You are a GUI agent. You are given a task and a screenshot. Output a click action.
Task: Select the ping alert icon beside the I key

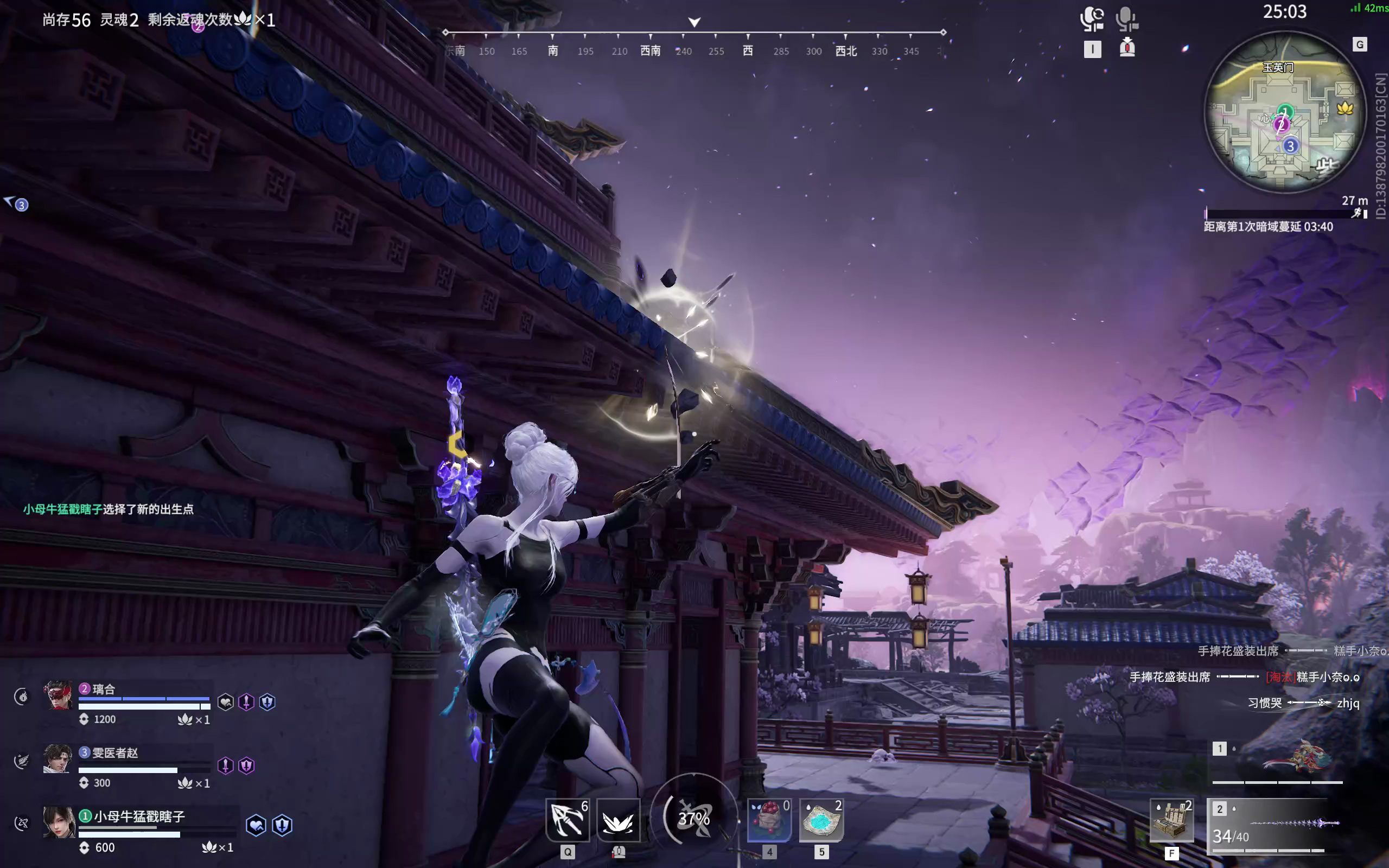(1127, 48)
